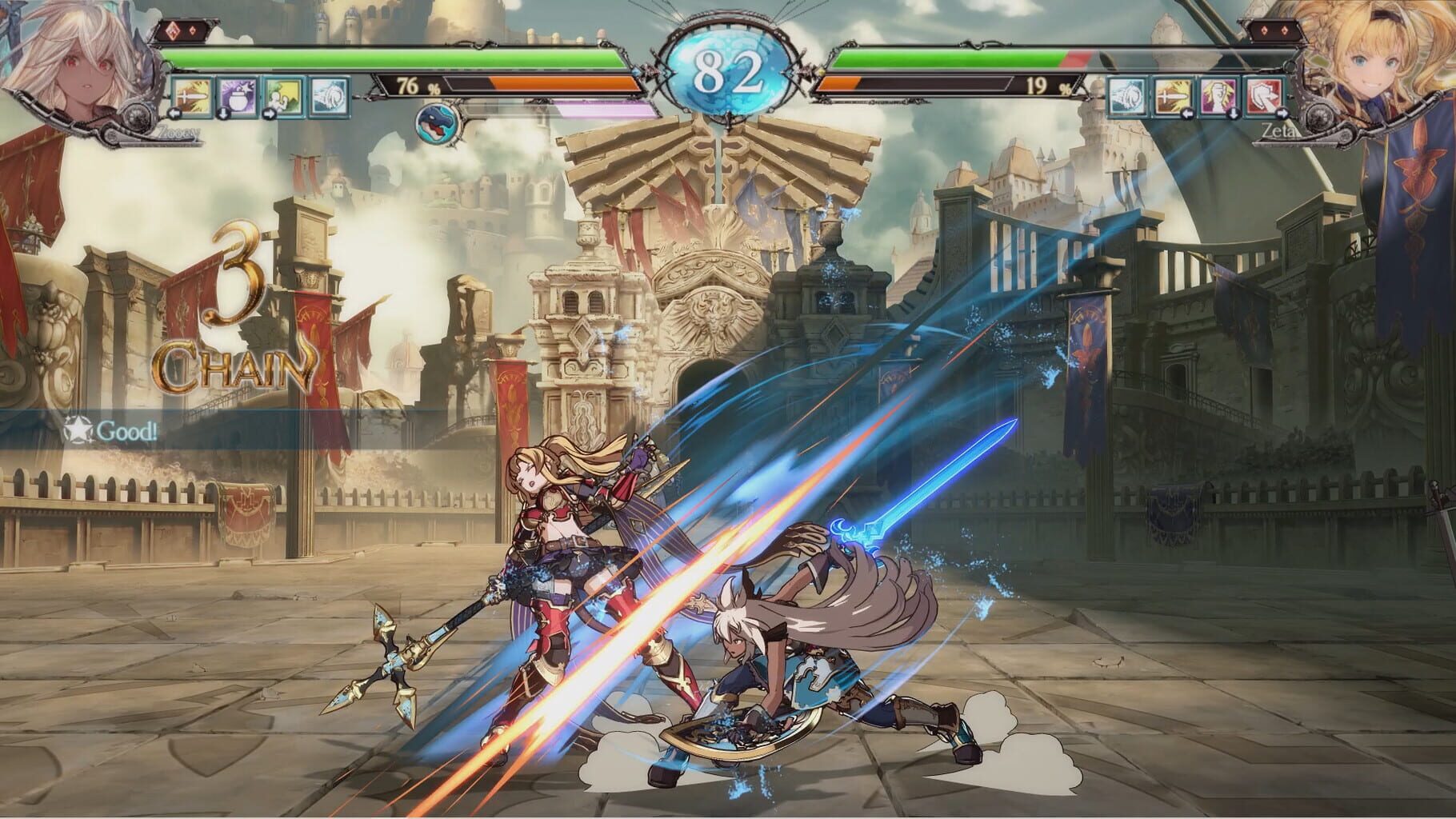Select Zooey's wind spiral skill icon
1456x819 pixels.
pos(328,96)
